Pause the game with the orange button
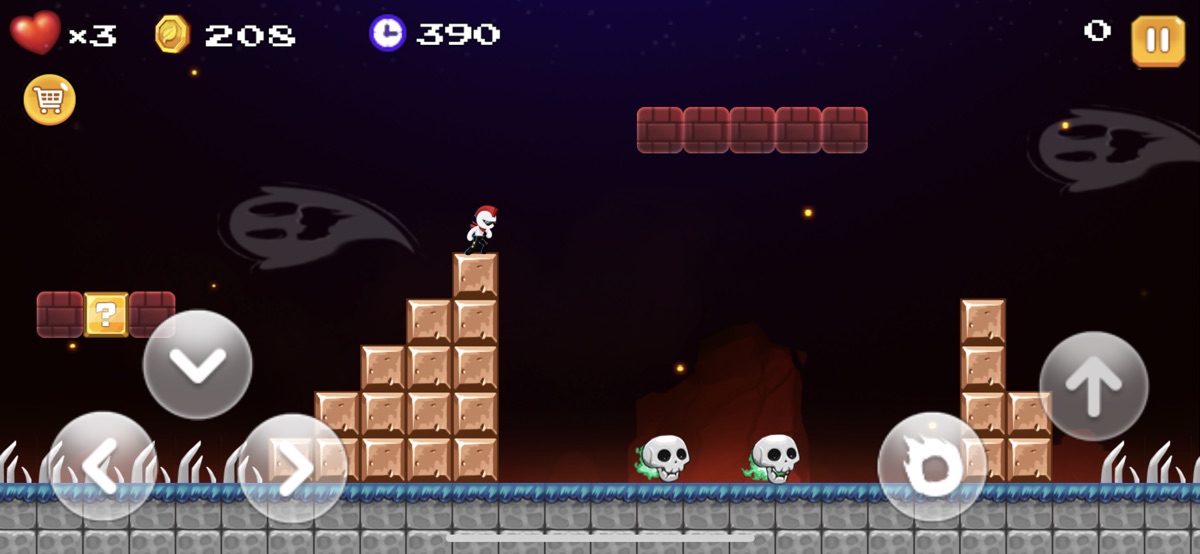1200x554 pixels. point(1157,41)
